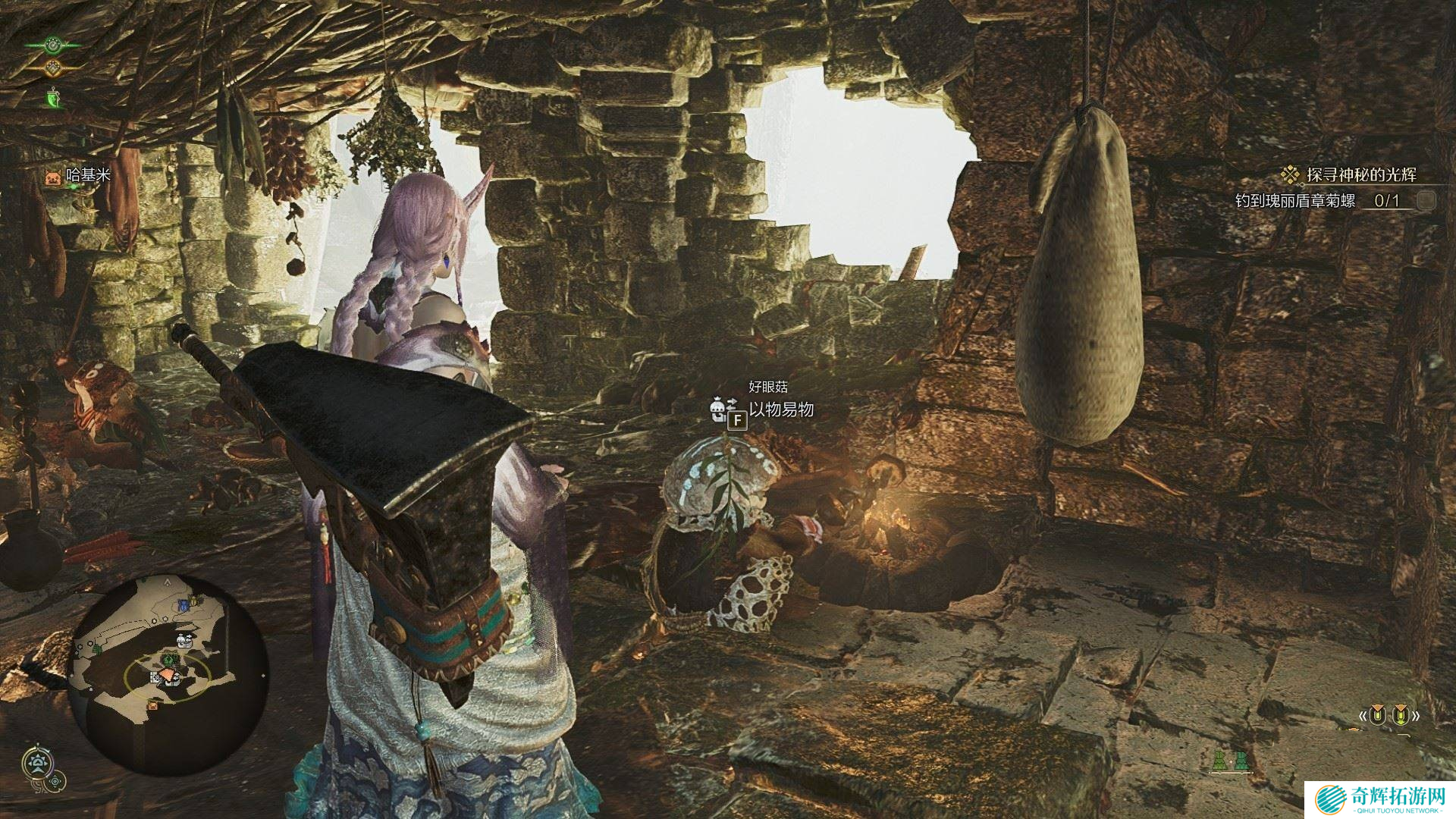Open the 奇辉拓游网 watermark logo

1379,799
